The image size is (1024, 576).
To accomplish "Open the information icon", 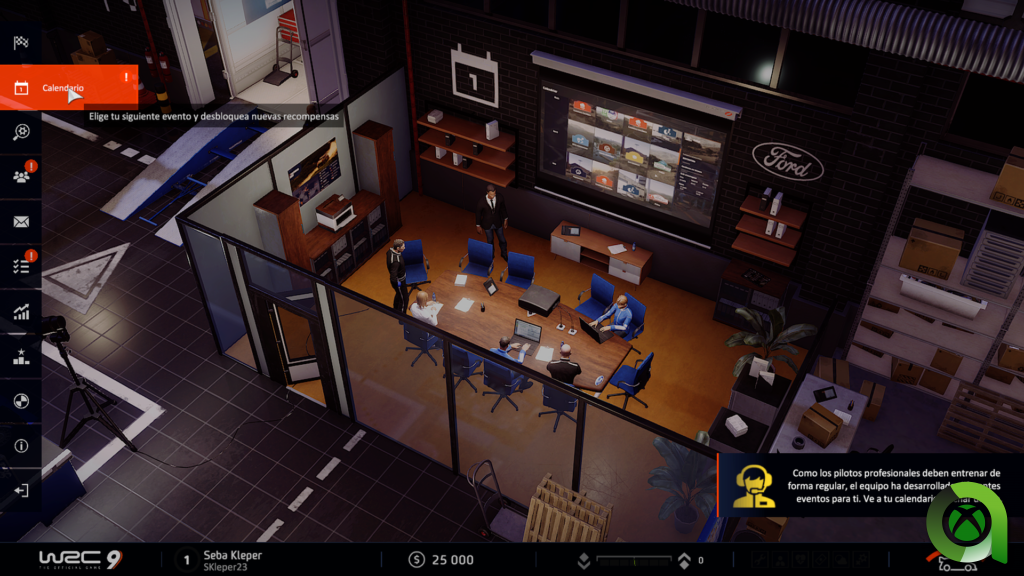I will point(21,446).
